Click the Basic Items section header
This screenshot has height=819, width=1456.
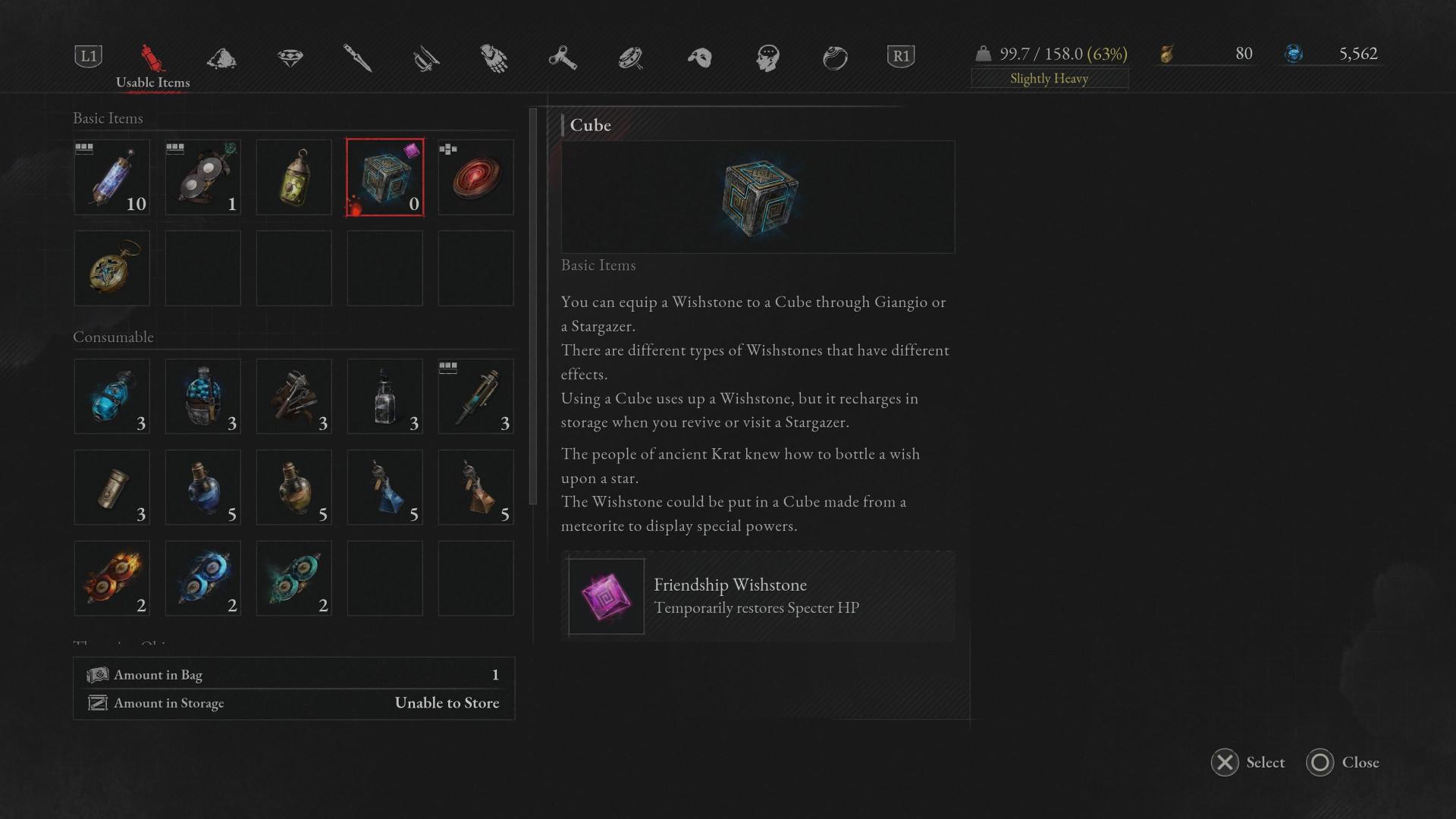[x=108, y=118]
